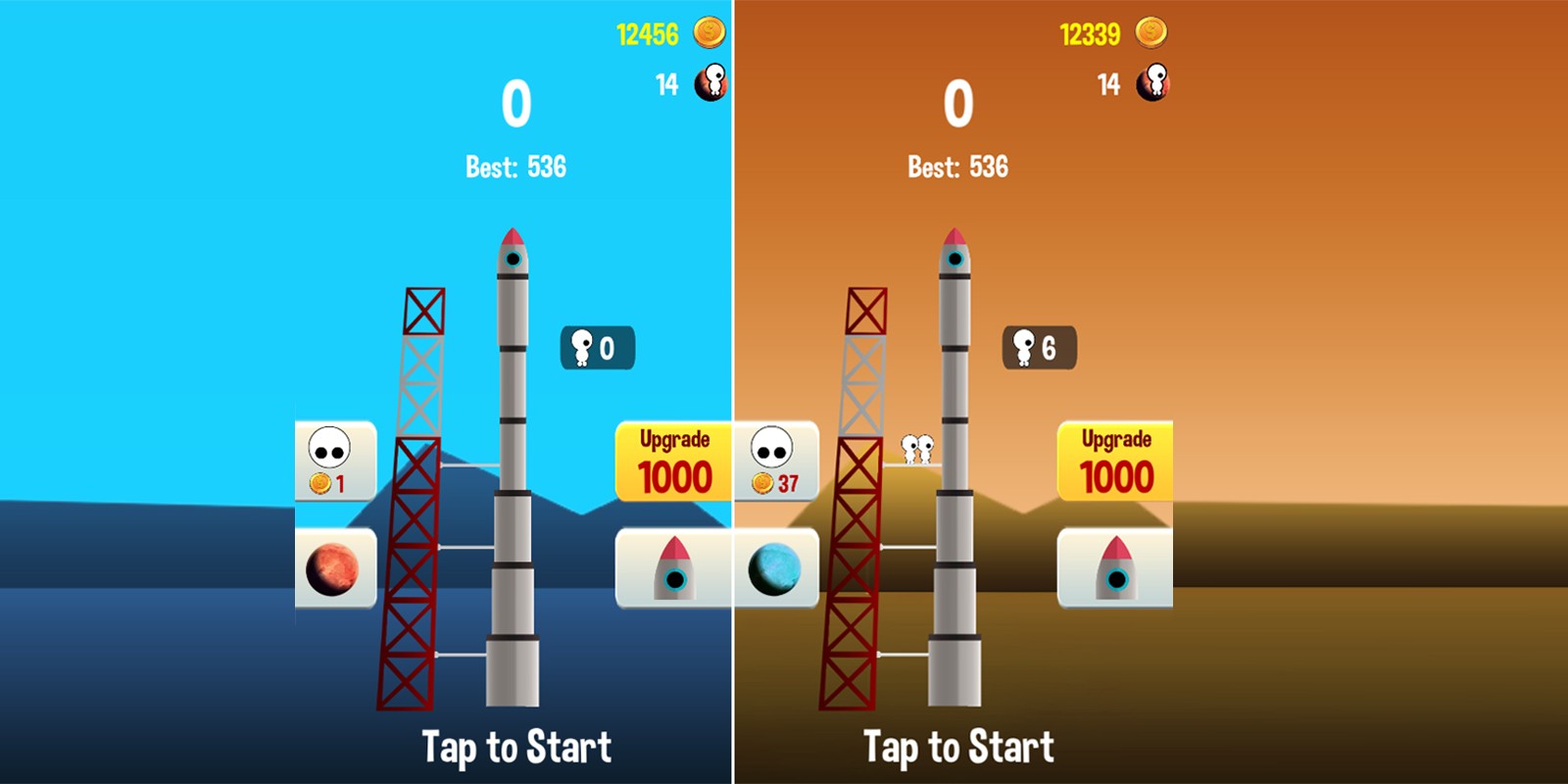
Task: Purchase the 1000 Upgrade on the blue-sky screen
Action: coord(673,462)
